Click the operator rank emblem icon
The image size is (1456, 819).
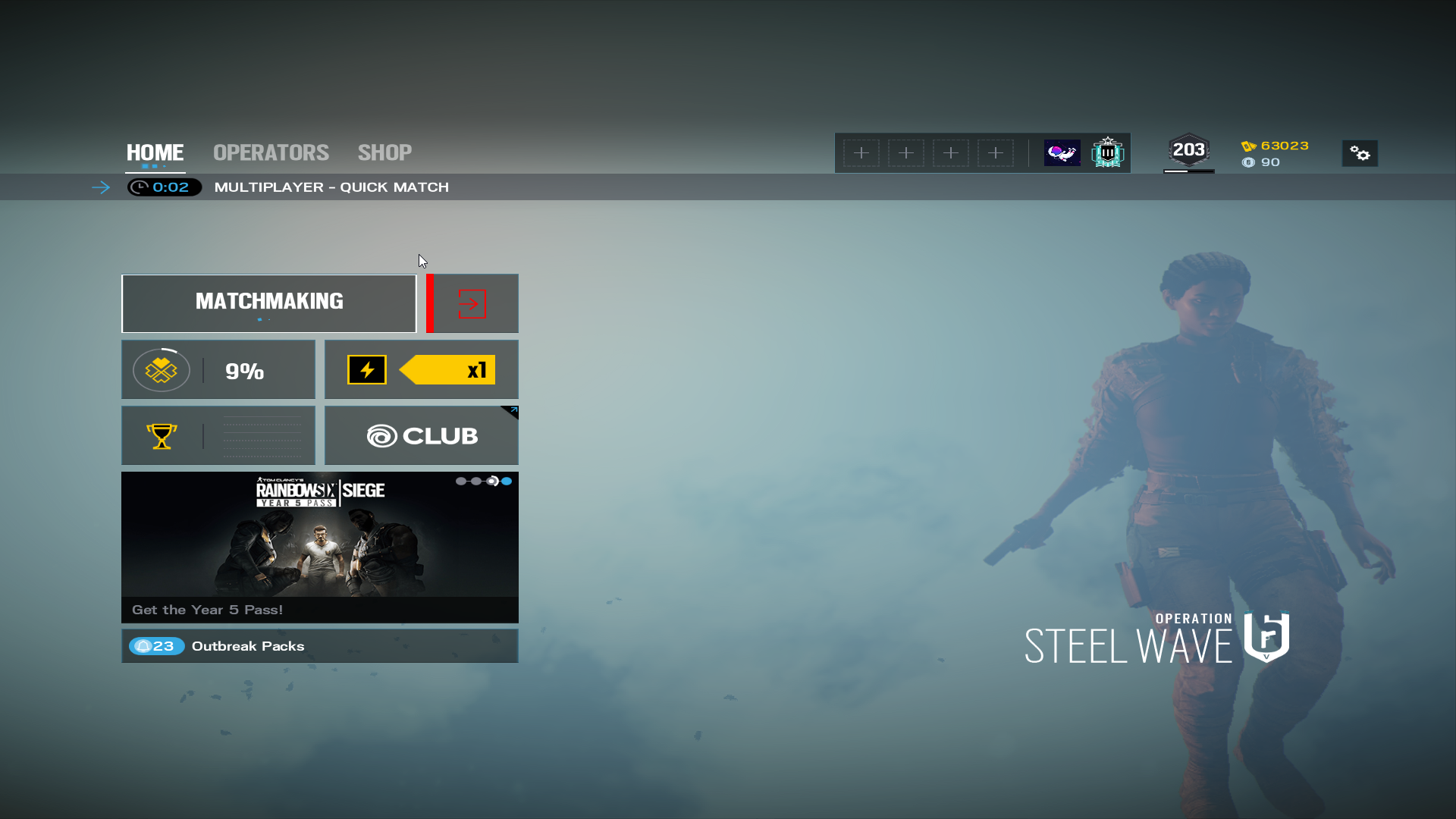pyautogui.click(x=1107, y=152)
